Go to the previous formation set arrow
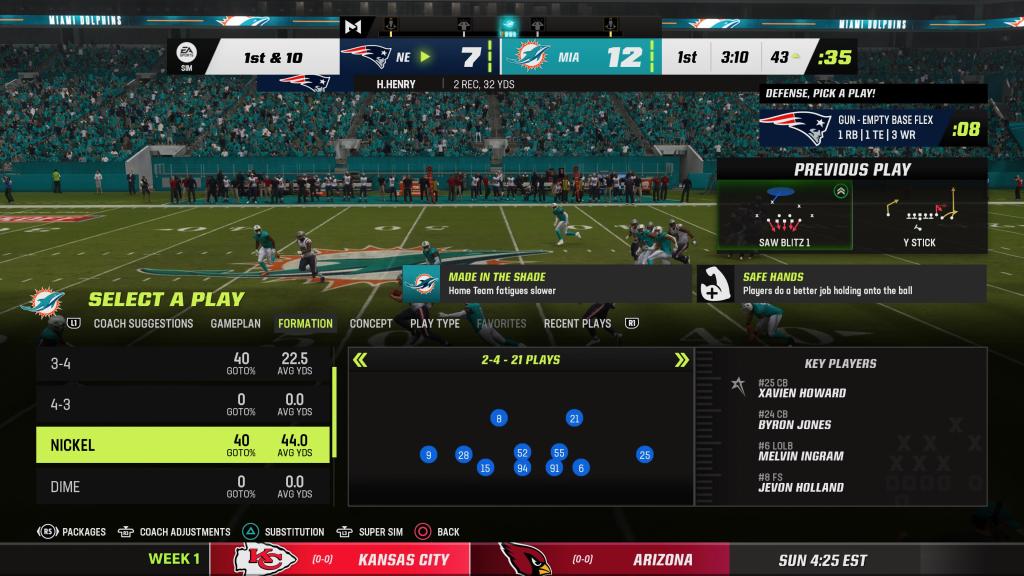Screen dimensions: 1024x576 [x=360, y=360]
